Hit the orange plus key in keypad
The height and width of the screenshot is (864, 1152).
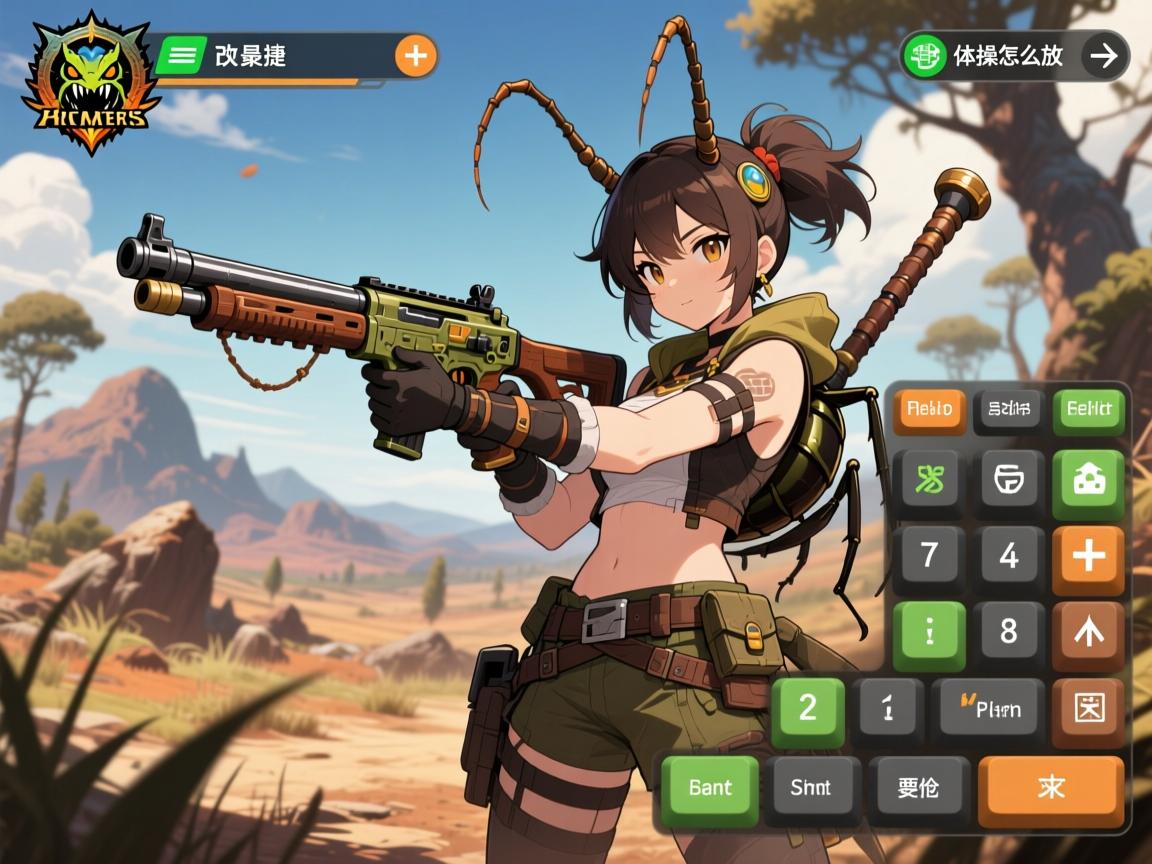pos(1089,556)
